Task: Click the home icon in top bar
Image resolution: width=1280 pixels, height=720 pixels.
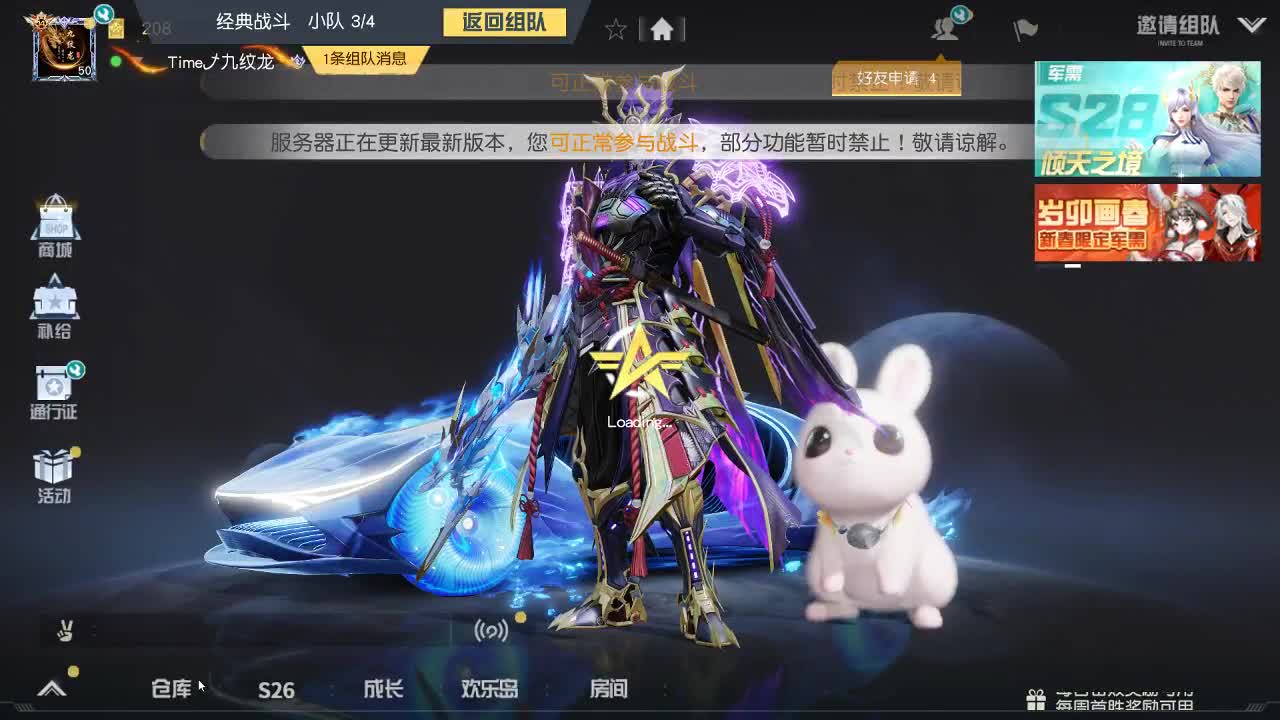Action: [662, 29]
